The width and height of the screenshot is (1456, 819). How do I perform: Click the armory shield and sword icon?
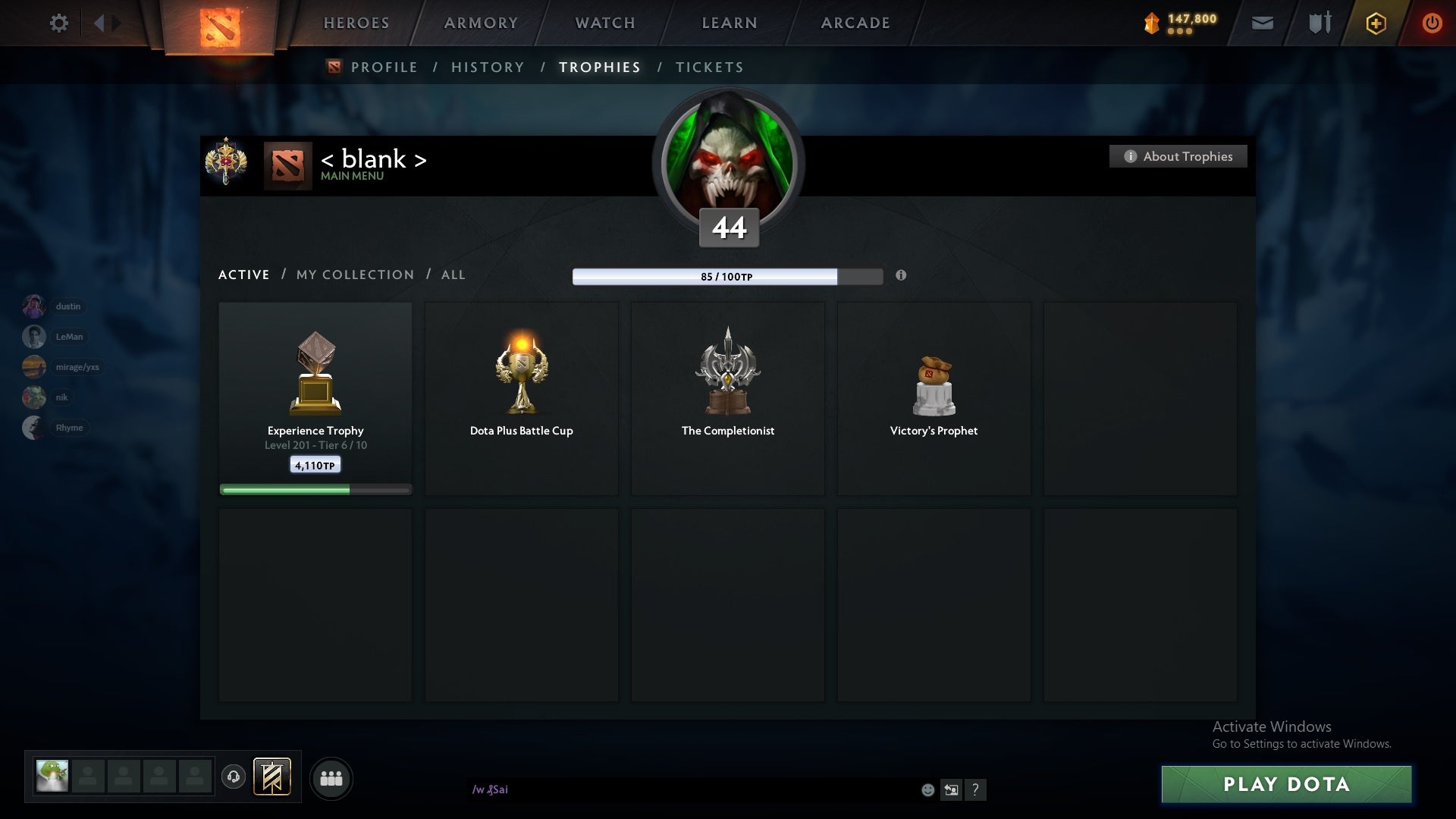(x=1319, y=23)
